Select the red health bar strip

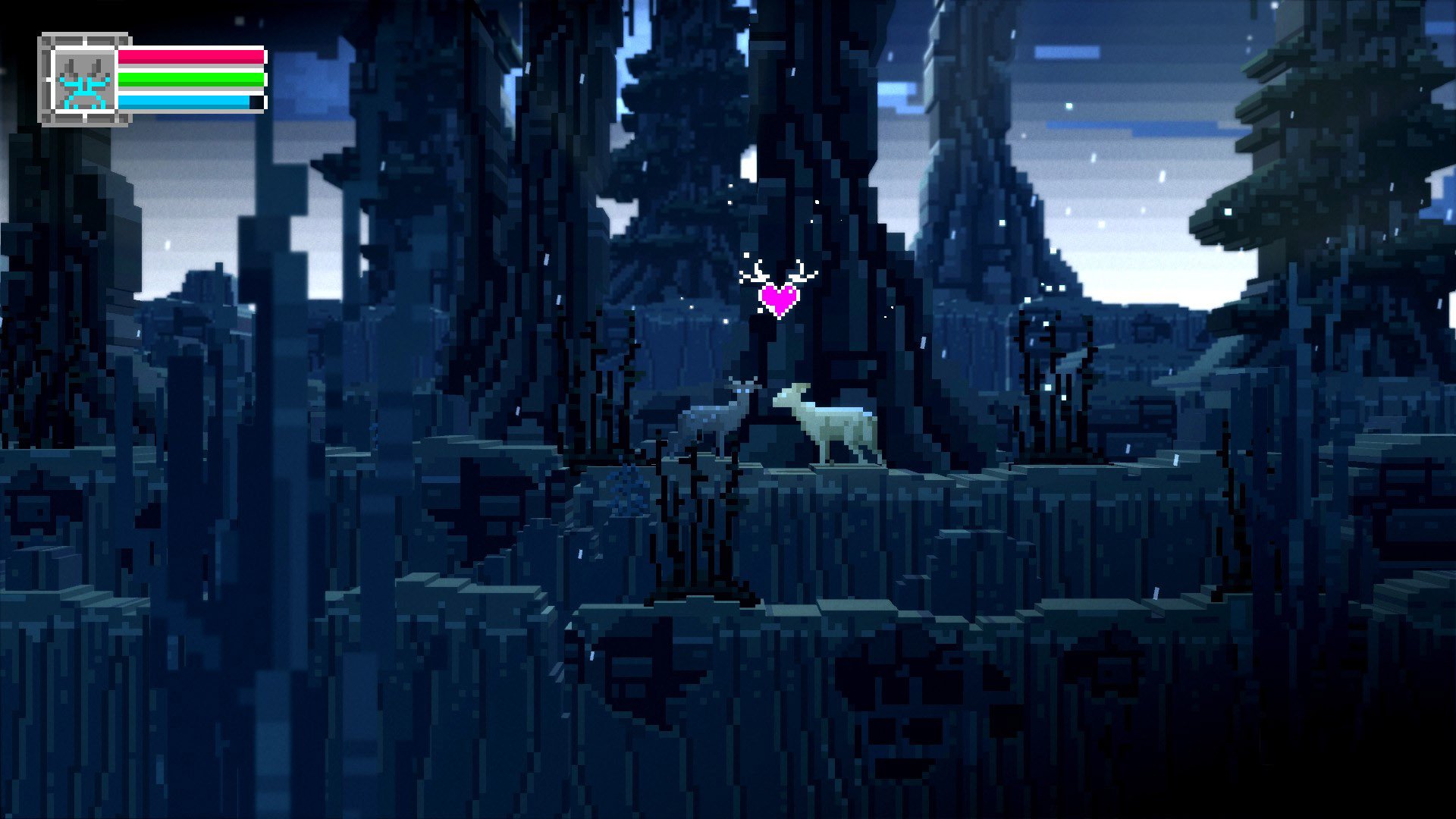pyautogui.click(x=190, y=58)
